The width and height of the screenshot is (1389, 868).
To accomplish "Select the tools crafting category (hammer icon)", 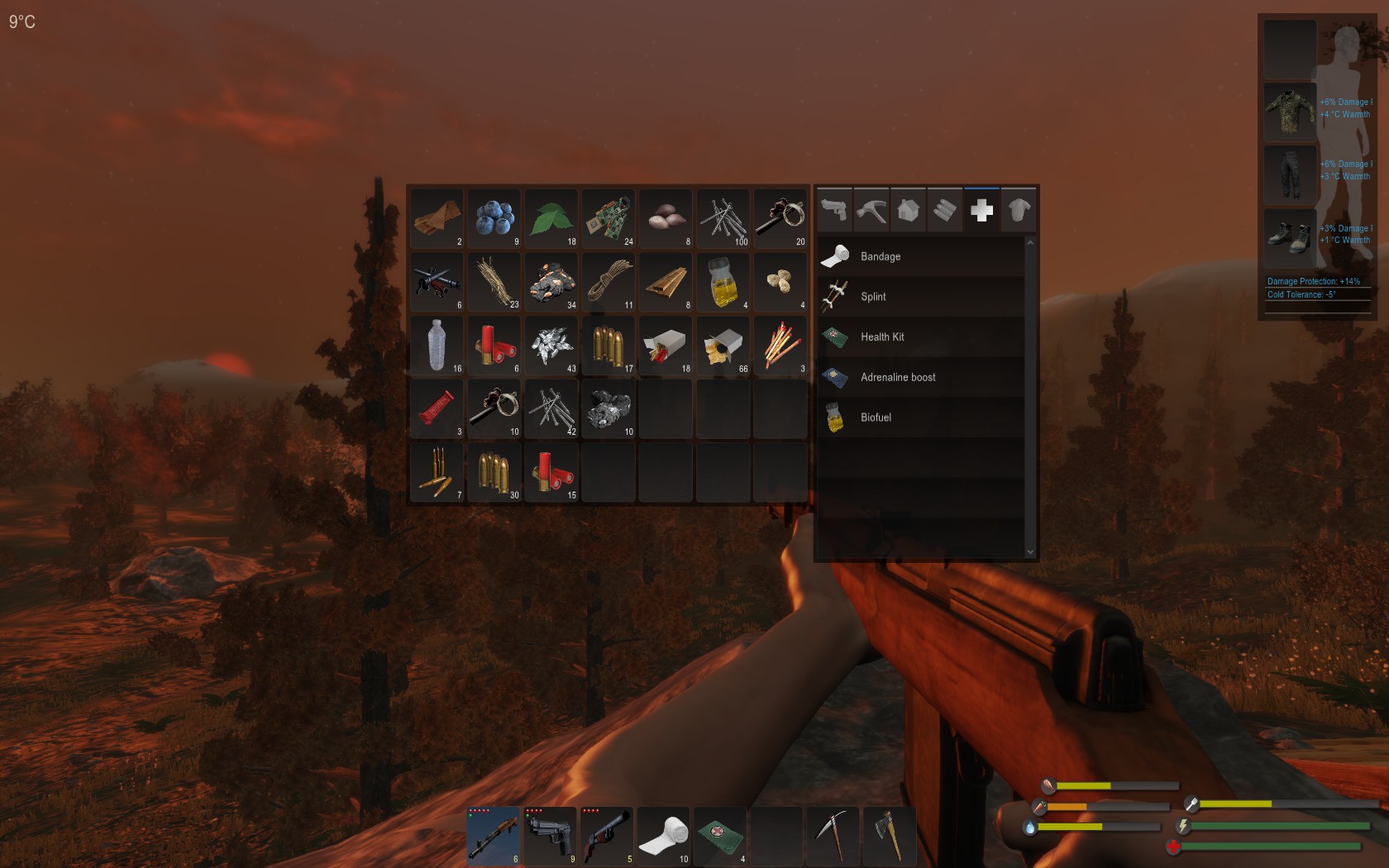I will tap(871, 210).
